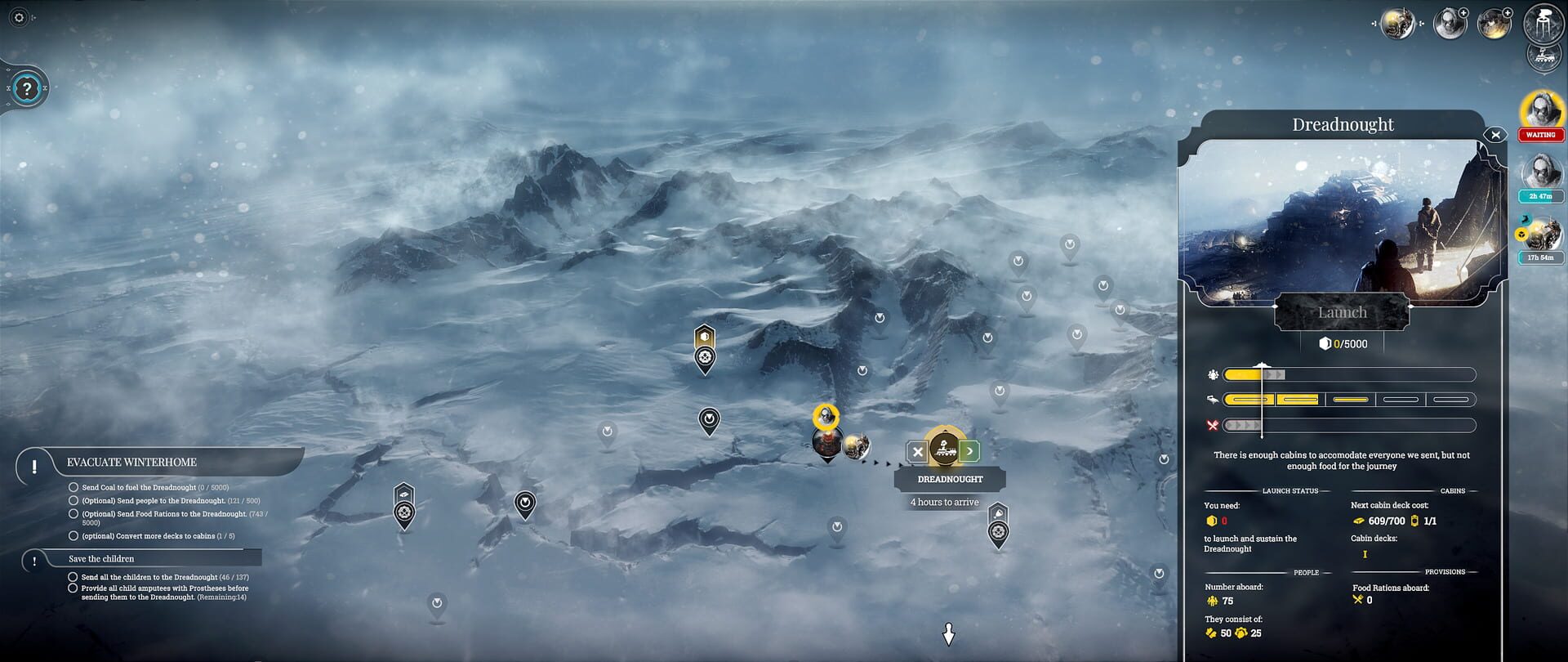Screen dimensions: 1568x662
Task: Check the Send People optional objective circle
Action: point(72,501)
